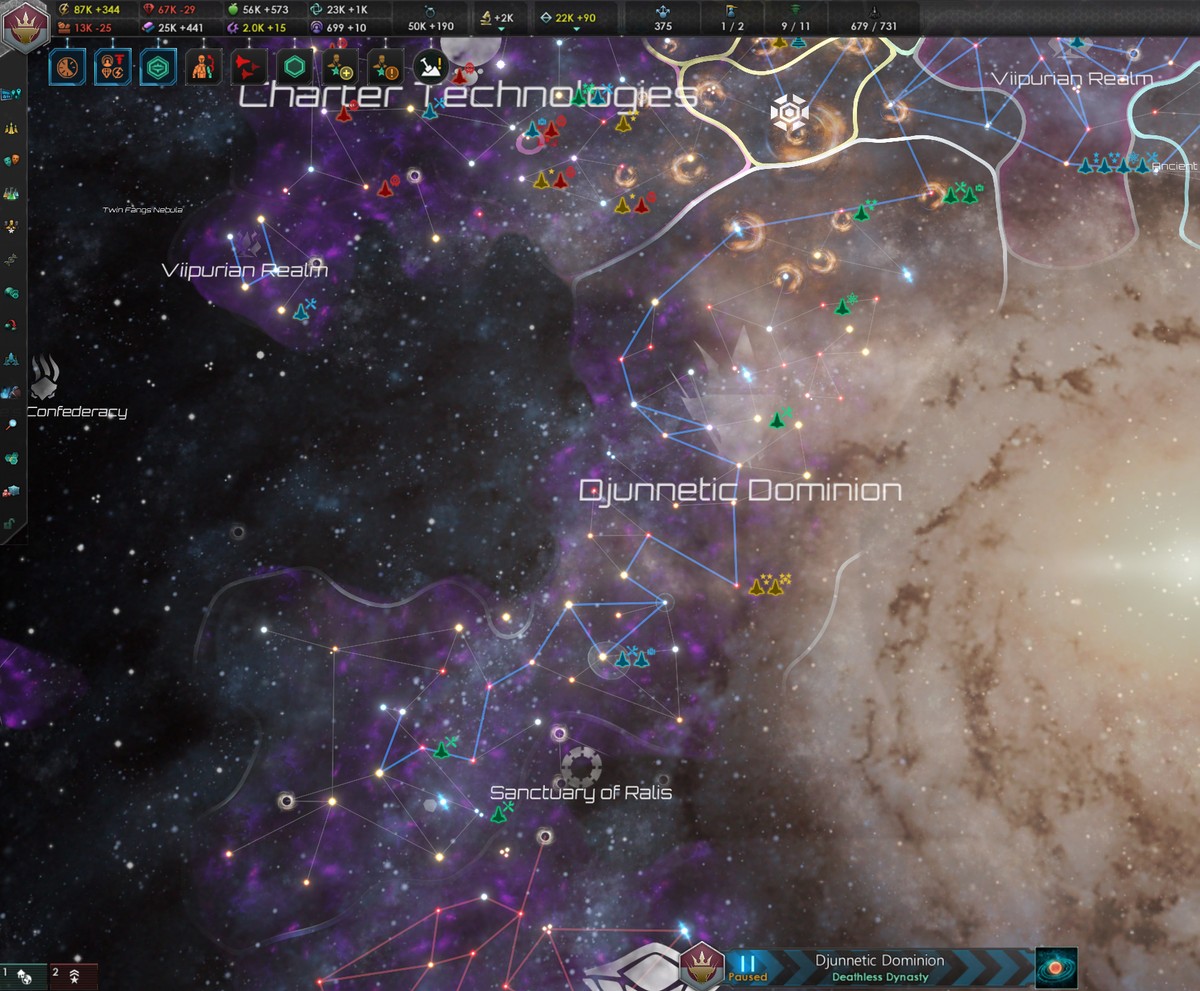Open the galaxy map button at bottom

[1056, 968]
